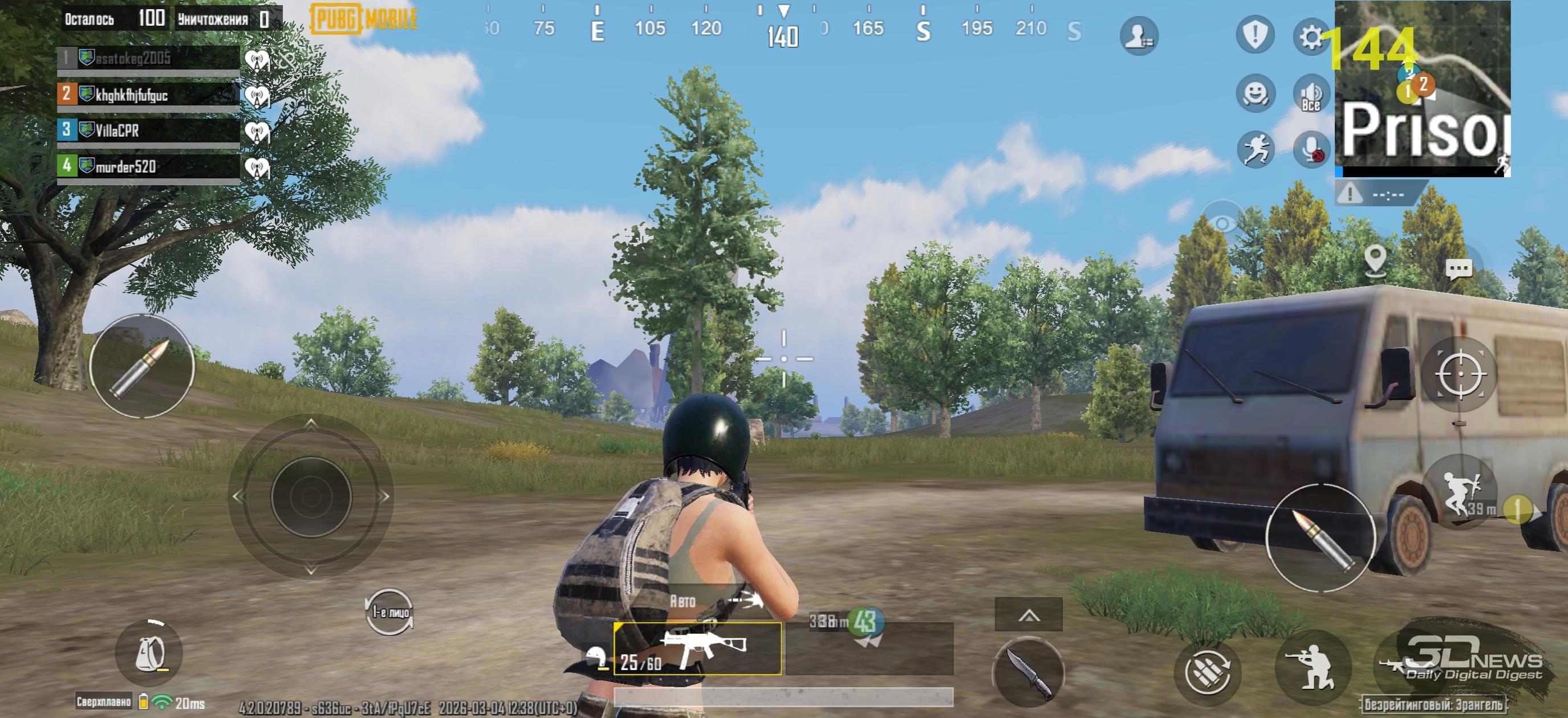Tap the left-side bullet fire button
The height and width of the screenshot is (718, 1568).
[142, 366]
